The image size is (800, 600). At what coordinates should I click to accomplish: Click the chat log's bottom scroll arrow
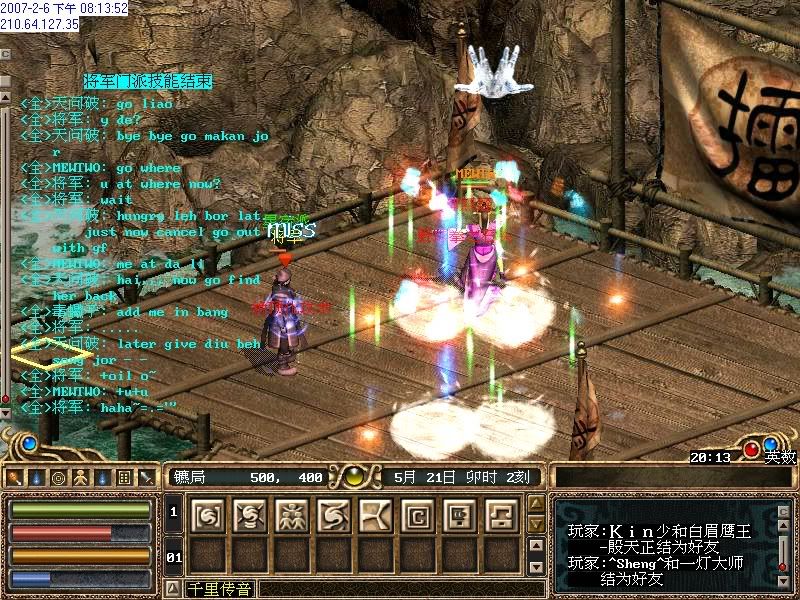click(5, 412)
